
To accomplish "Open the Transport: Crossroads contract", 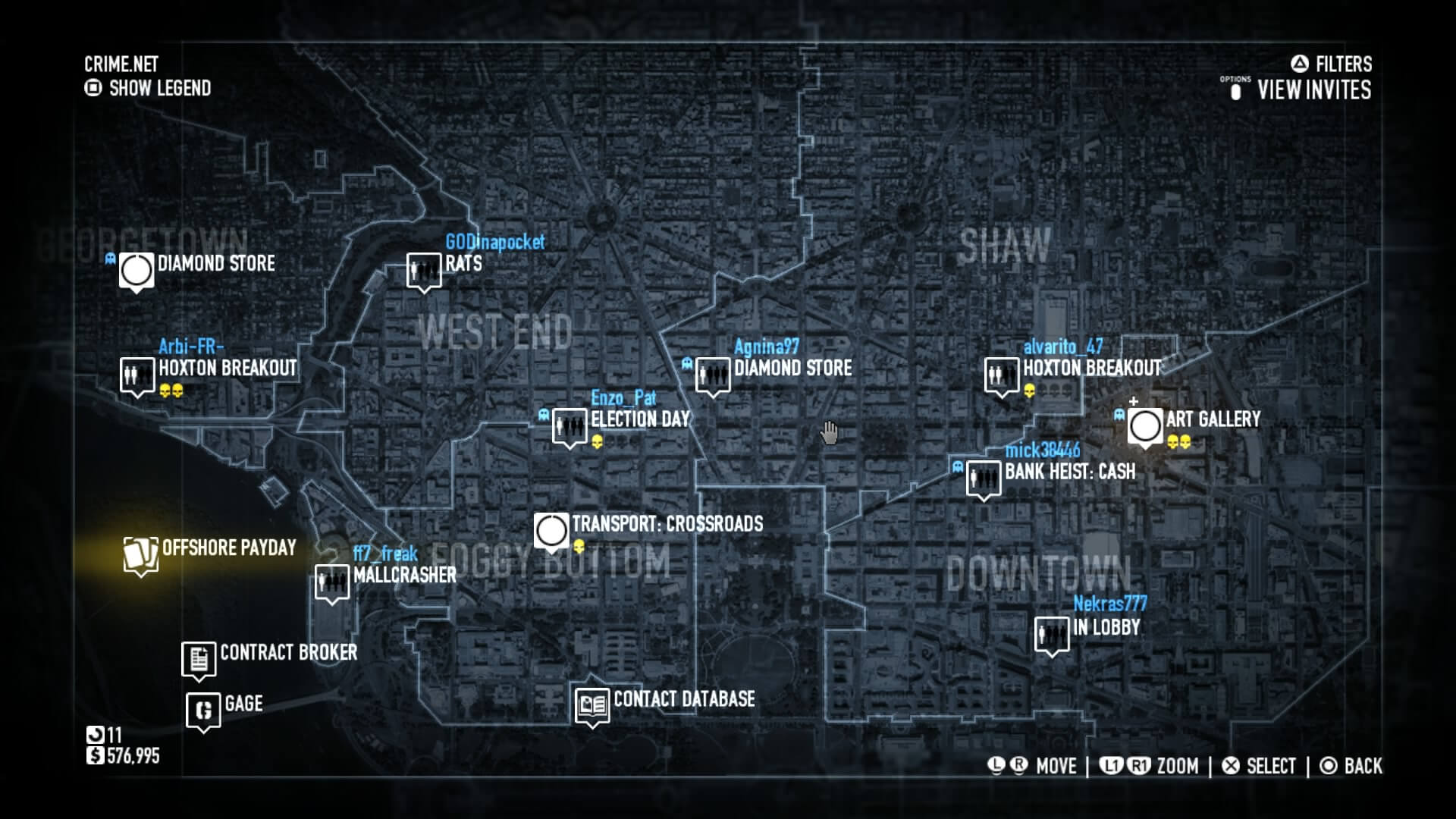I will pos(553,529).
